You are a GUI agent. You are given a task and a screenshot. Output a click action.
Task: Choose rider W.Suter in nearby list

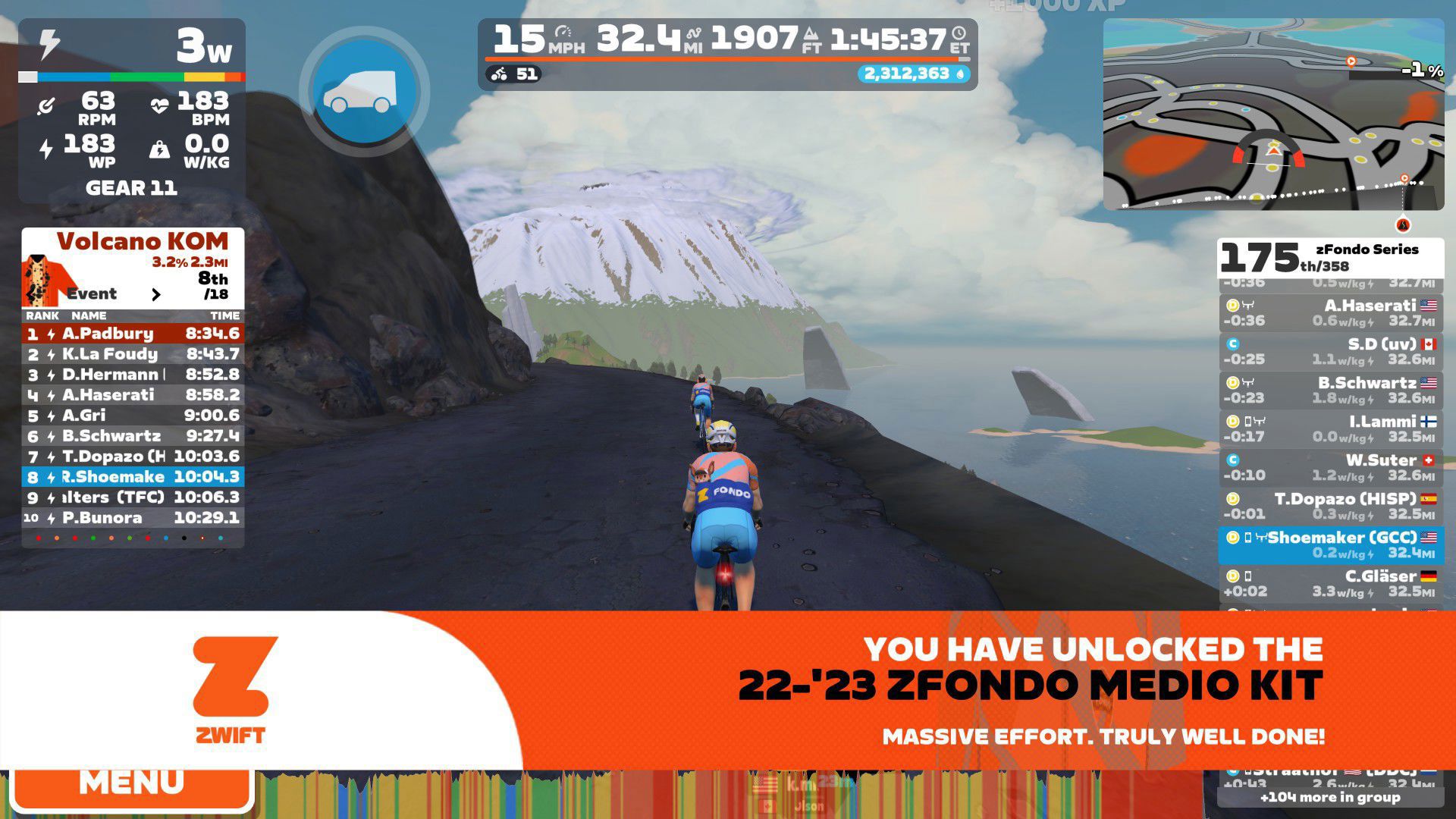tap(1330, 467)
